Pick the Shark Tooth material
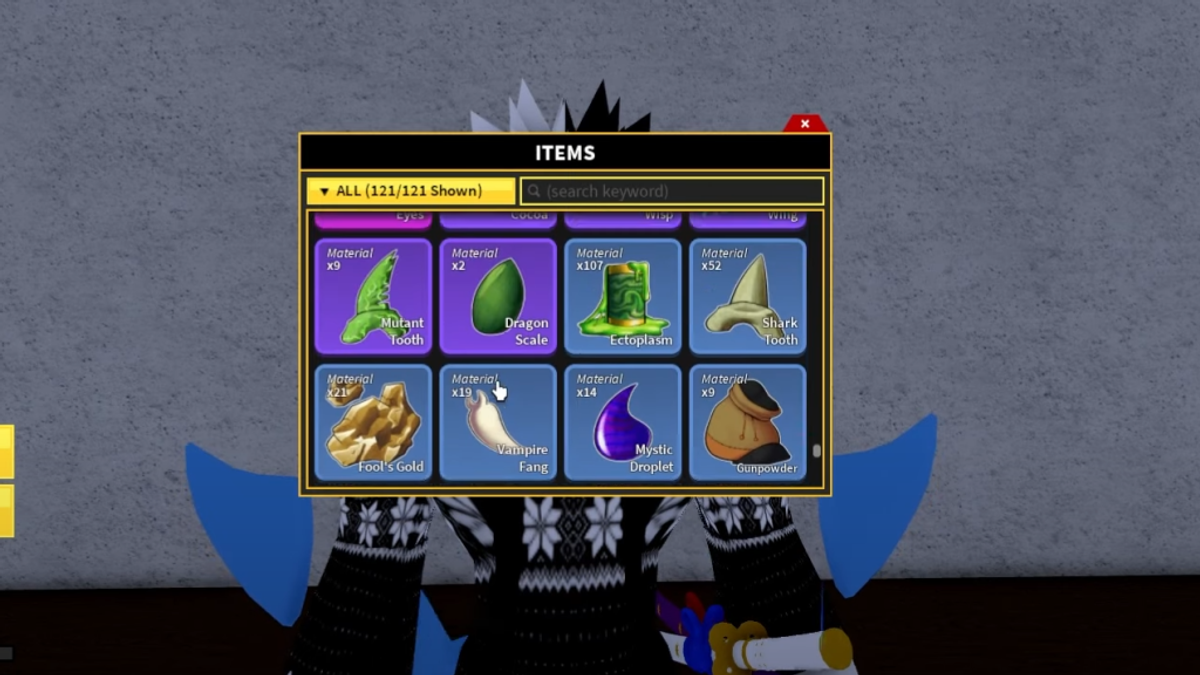Viewport: 1200px width, 675px height. [748, 296]
